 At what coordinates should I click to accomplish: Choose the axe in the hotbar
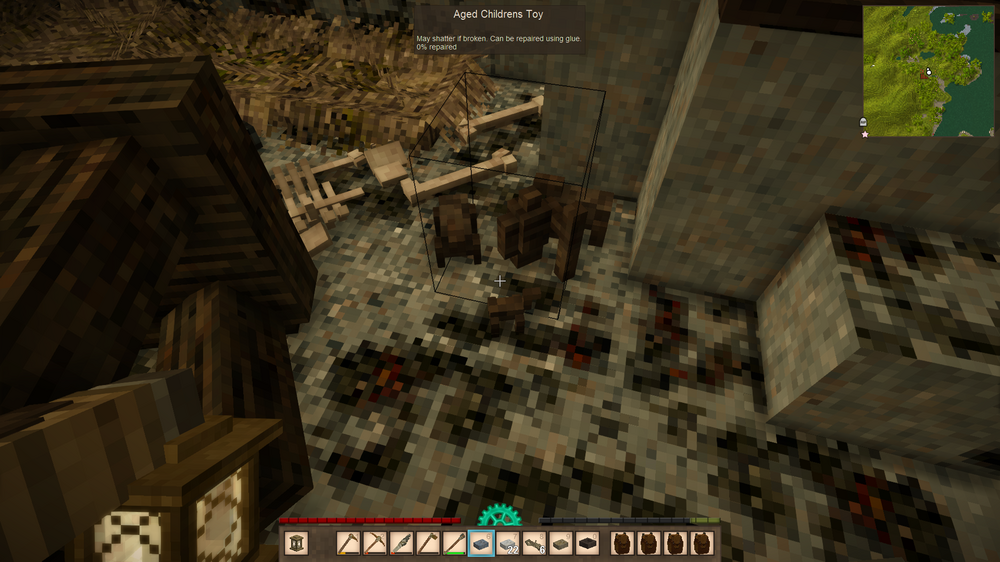428,543
